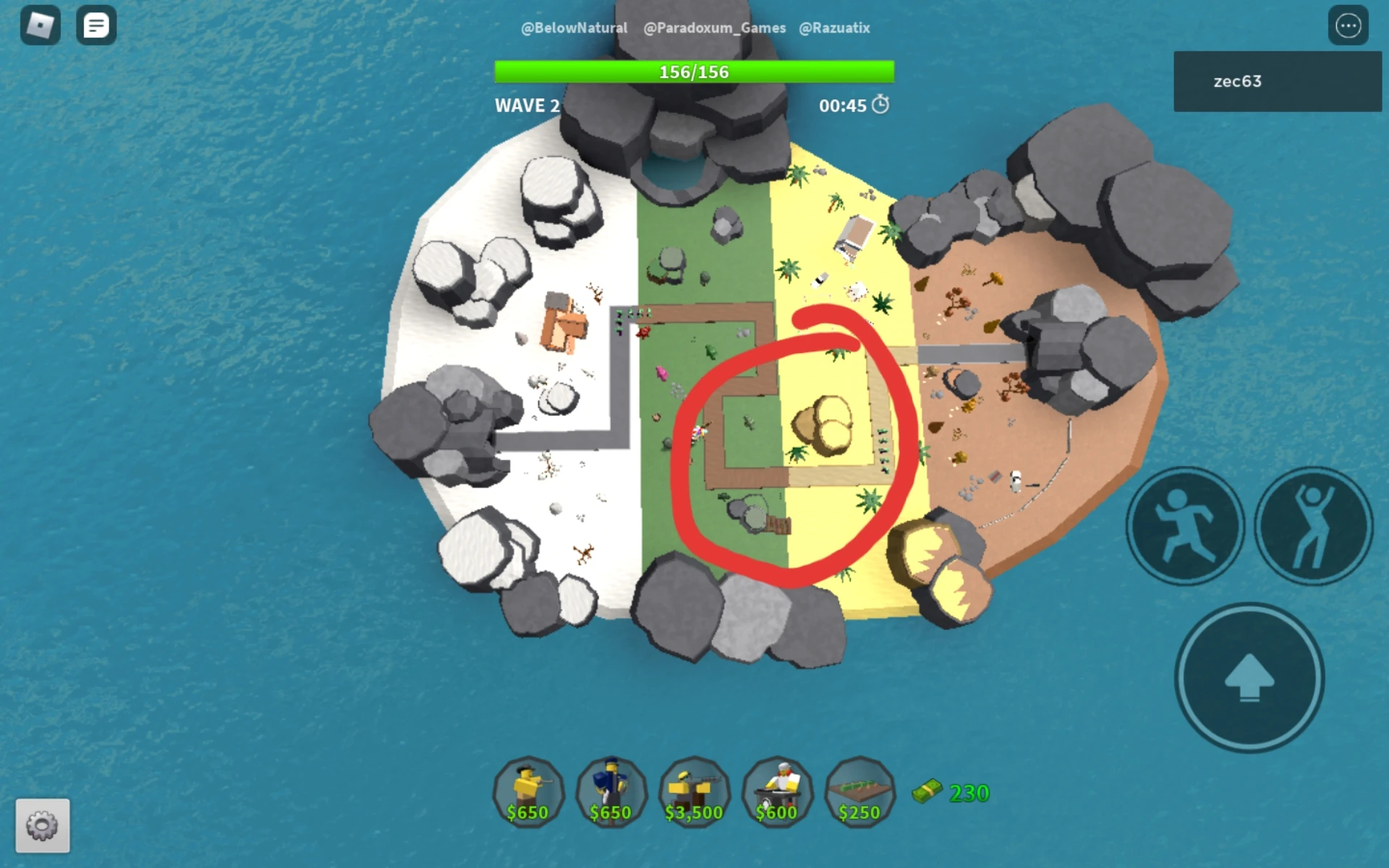This screenshot has width=1389, height=868.
Task: Select the $650 cowboy Scout tower
Action: [x=529, y=793]
